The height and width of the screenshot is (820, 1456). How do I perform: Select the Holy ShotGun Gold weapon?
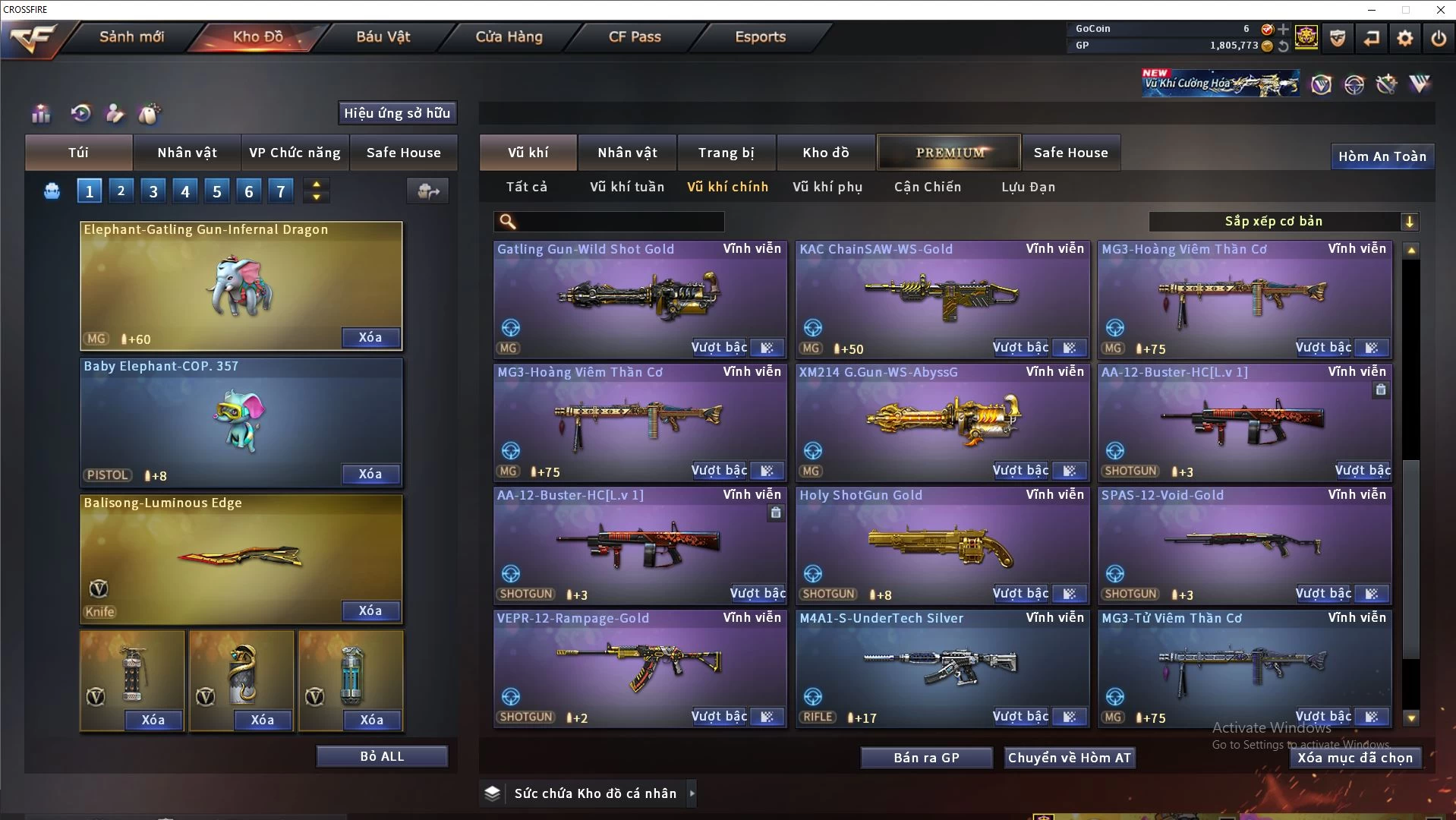(941, 547)
